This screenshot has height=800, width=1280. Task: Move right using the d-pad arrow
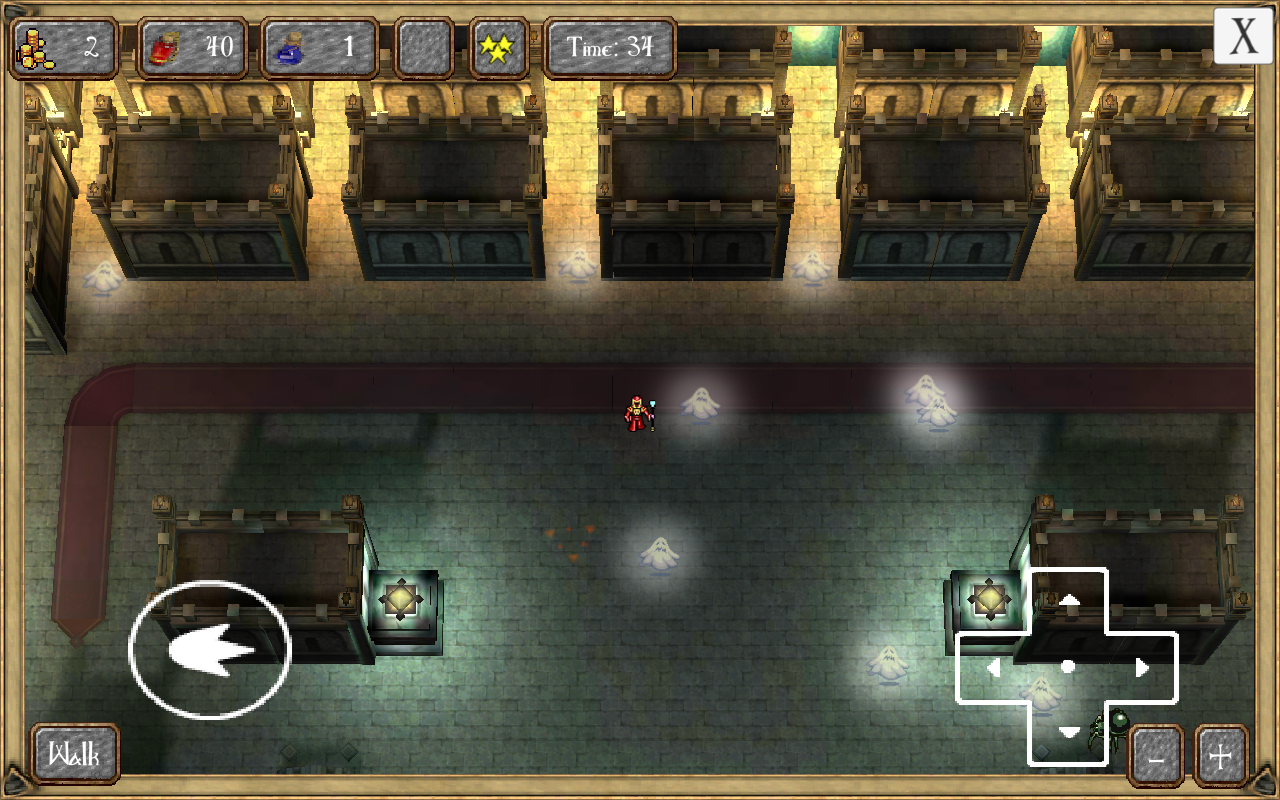pyautogui.click(x=1143, y=667)
